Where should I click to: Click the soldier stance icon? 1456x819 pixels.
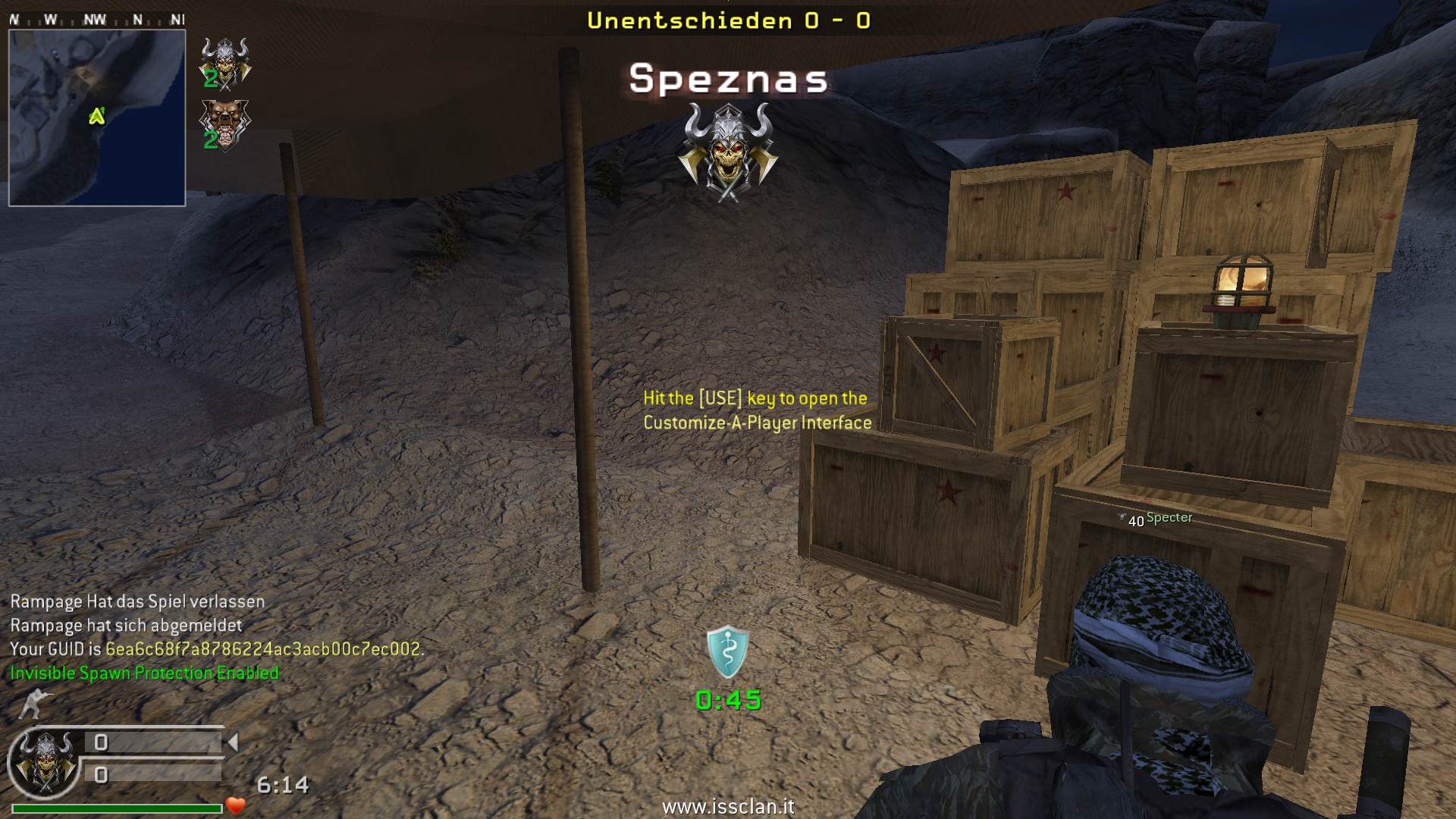click(34, 704)
